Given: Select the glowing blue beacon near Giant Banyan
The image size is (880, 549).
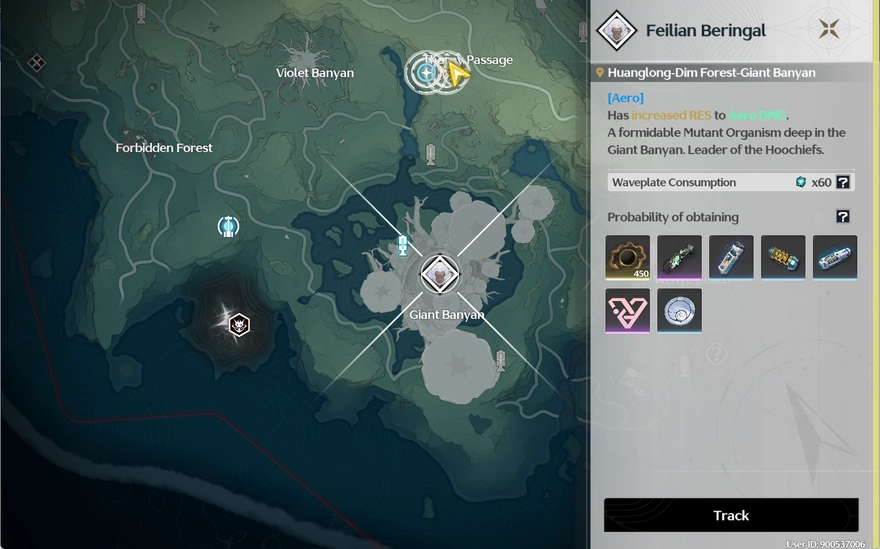Looking at the screenshot, I should click(x=403, y=245).
